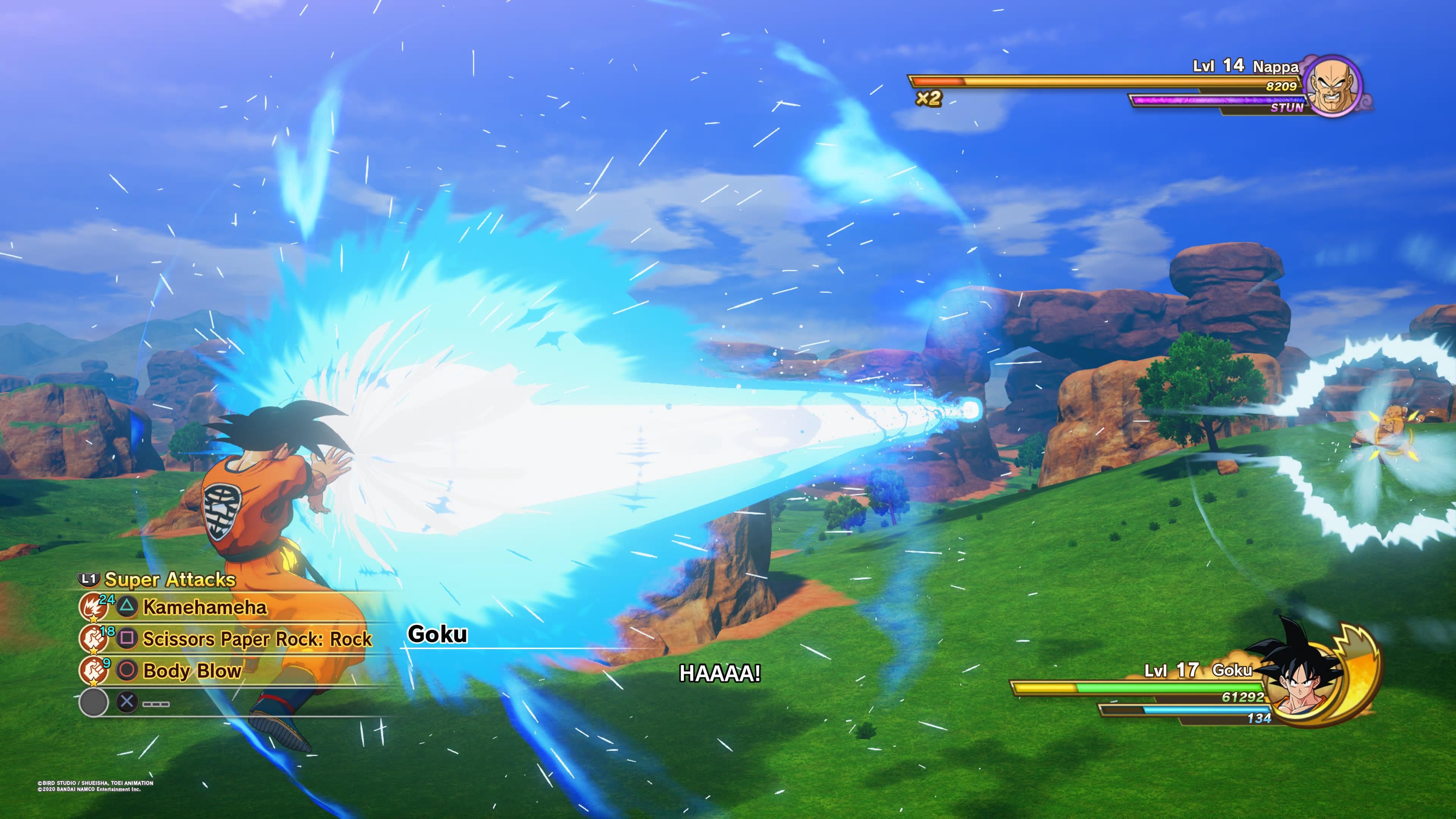Click the Super Attacks menu header
This screenshot has width=1456, height=819.
click(169, 580)
